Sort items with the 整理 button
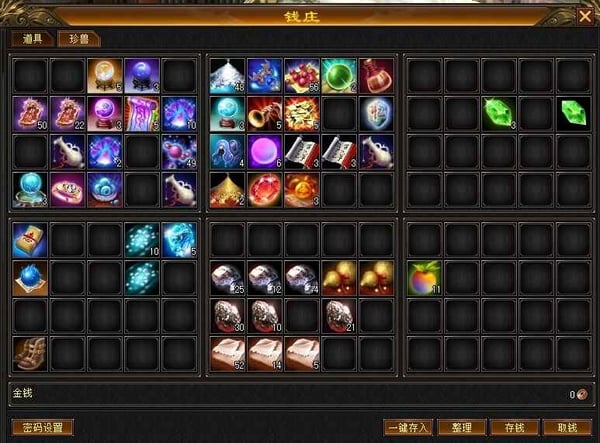Image resolution: width=600 pixels, height=443 pixels. click(x=461, y=427)
